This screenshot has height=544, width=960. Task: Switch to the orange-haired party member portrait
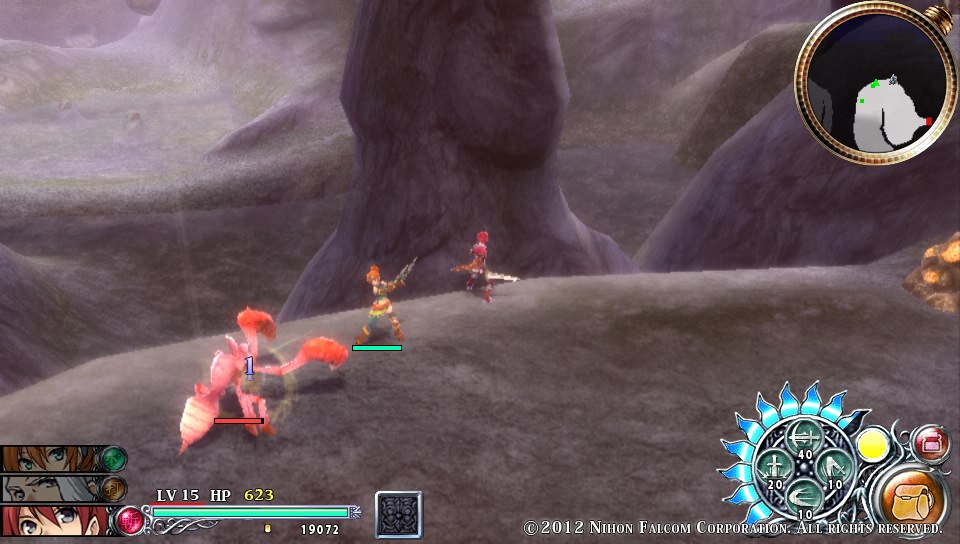click(x=50, y=459)
